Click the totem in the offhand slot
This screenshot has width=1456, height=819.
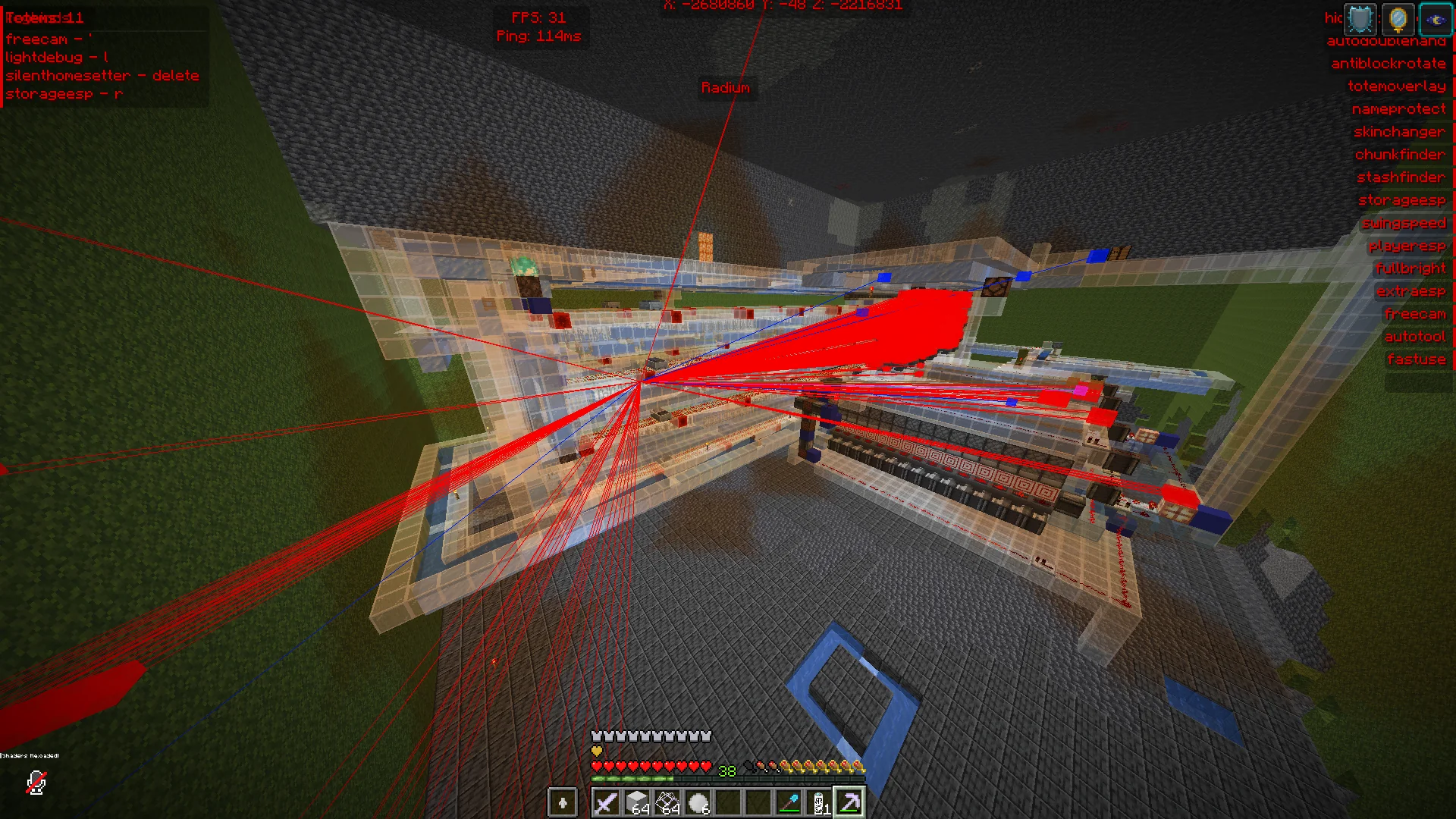[563, 802]
